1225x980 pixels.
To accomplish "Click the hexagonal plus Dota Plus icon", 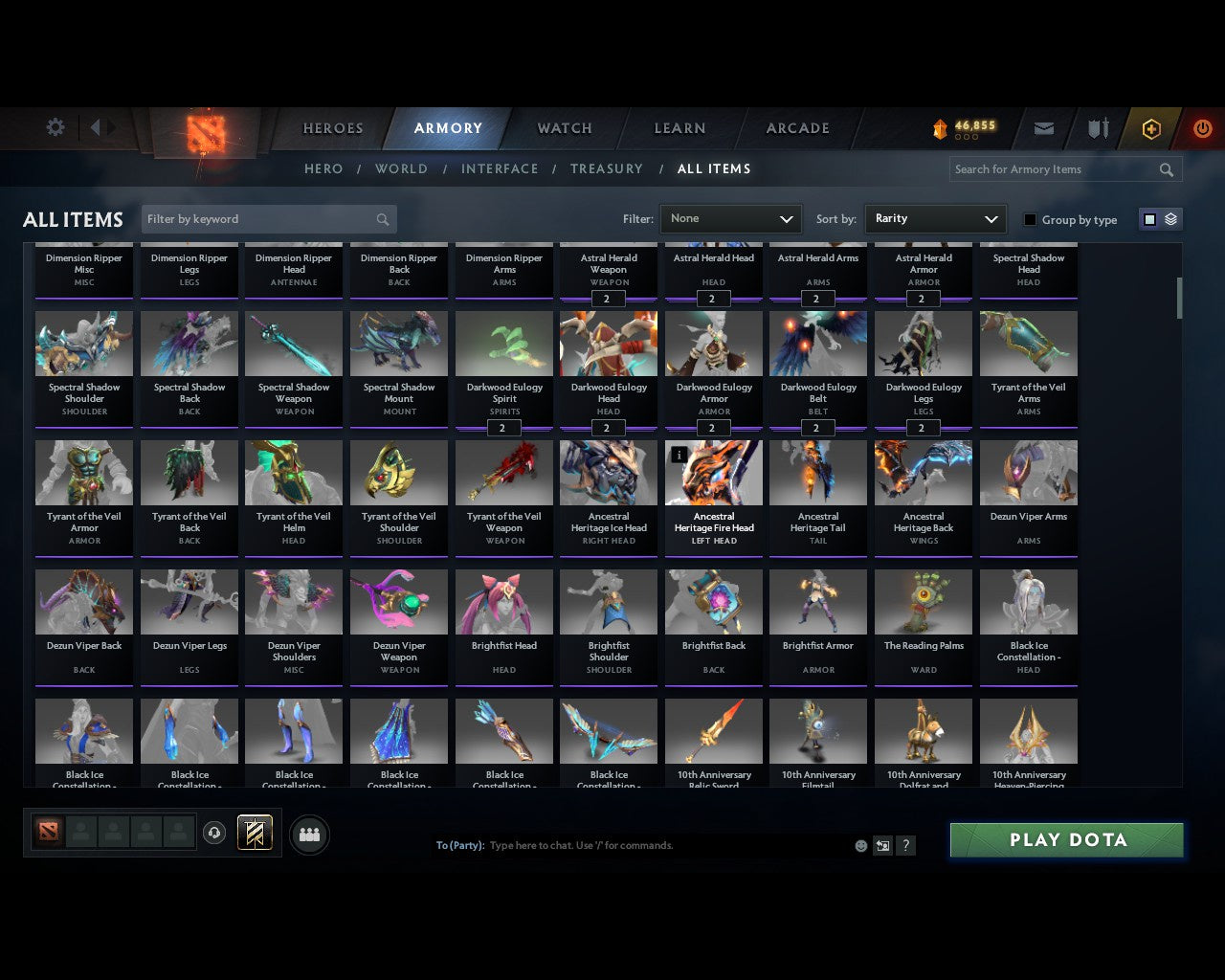I will (x=1150, y=127).
